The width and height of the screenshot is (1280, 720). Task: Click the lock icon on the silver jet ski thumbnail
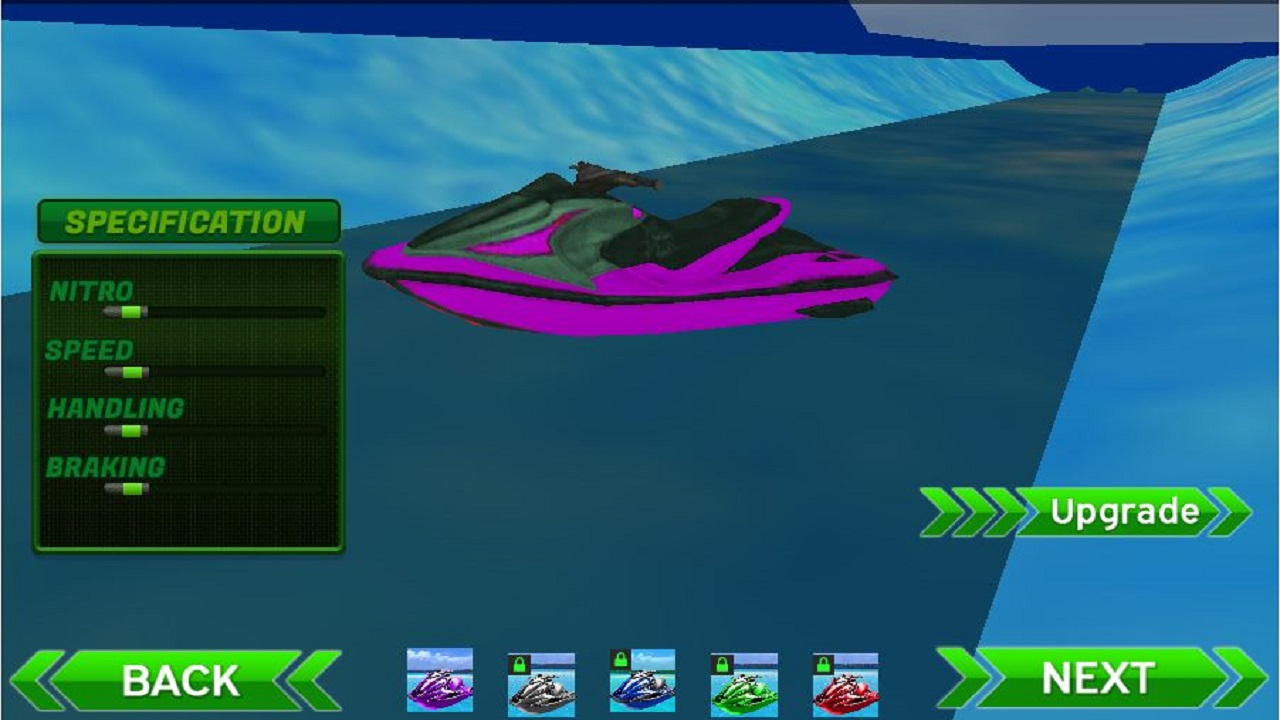click(x=519, y=663)
